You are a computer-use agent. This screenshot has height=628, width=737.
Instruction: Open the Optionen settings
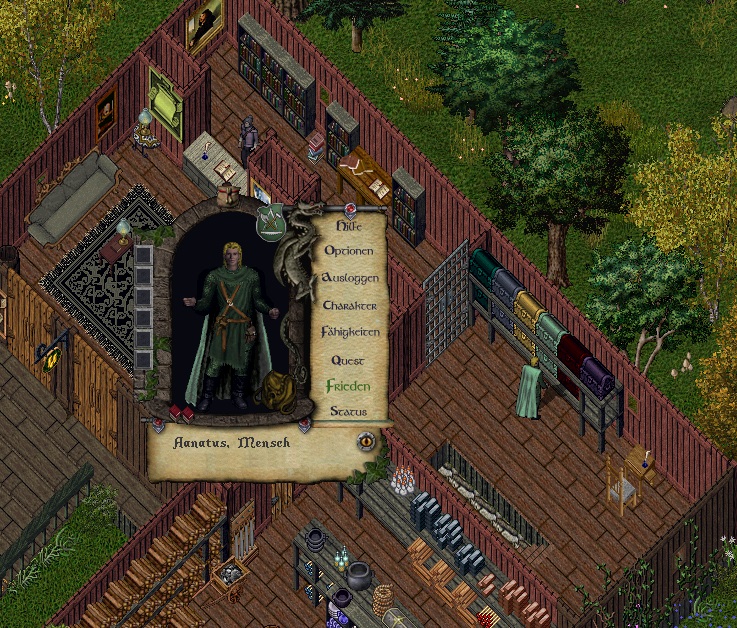coord(349,251)
